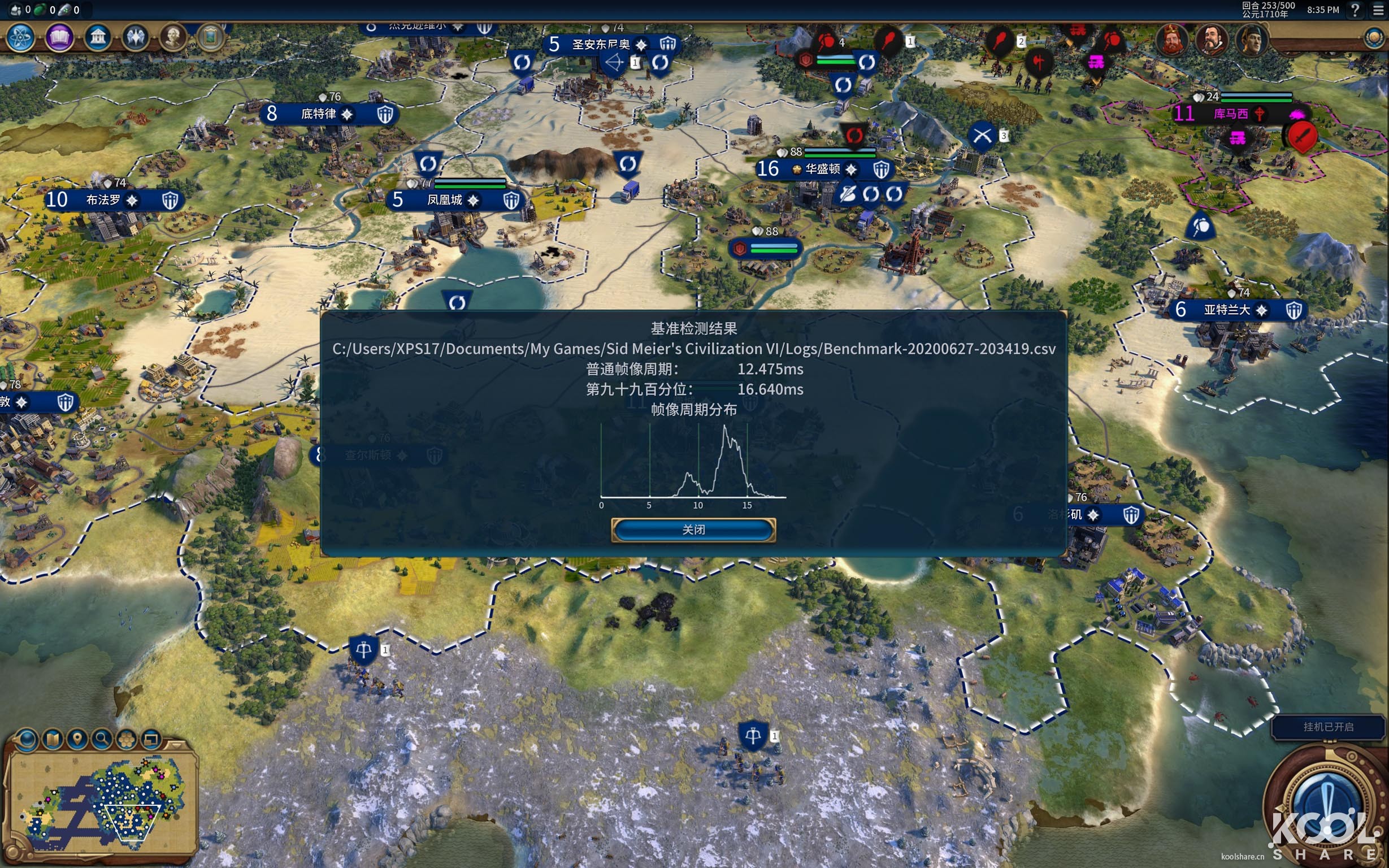The height and width of the screenshot is (868, 1389).
Task: Open the world rankings laurel icon
Action: pos(1374,38)
